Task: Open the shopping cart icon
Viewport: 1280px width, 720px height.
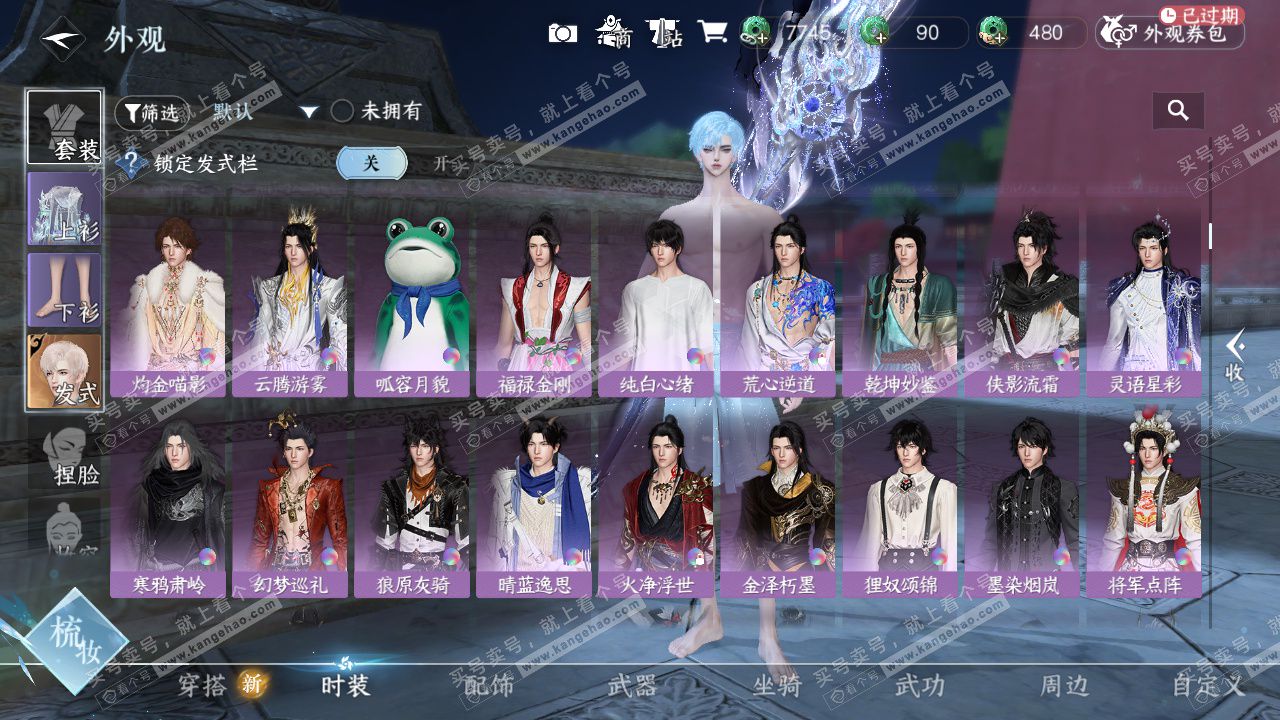Action: point(712,33)
